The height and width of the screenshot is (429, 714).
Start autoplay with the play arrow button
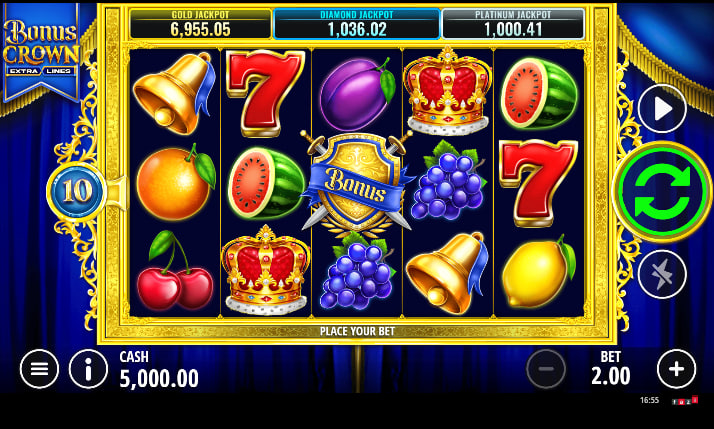pyautogui.click(x=661, y=108)
